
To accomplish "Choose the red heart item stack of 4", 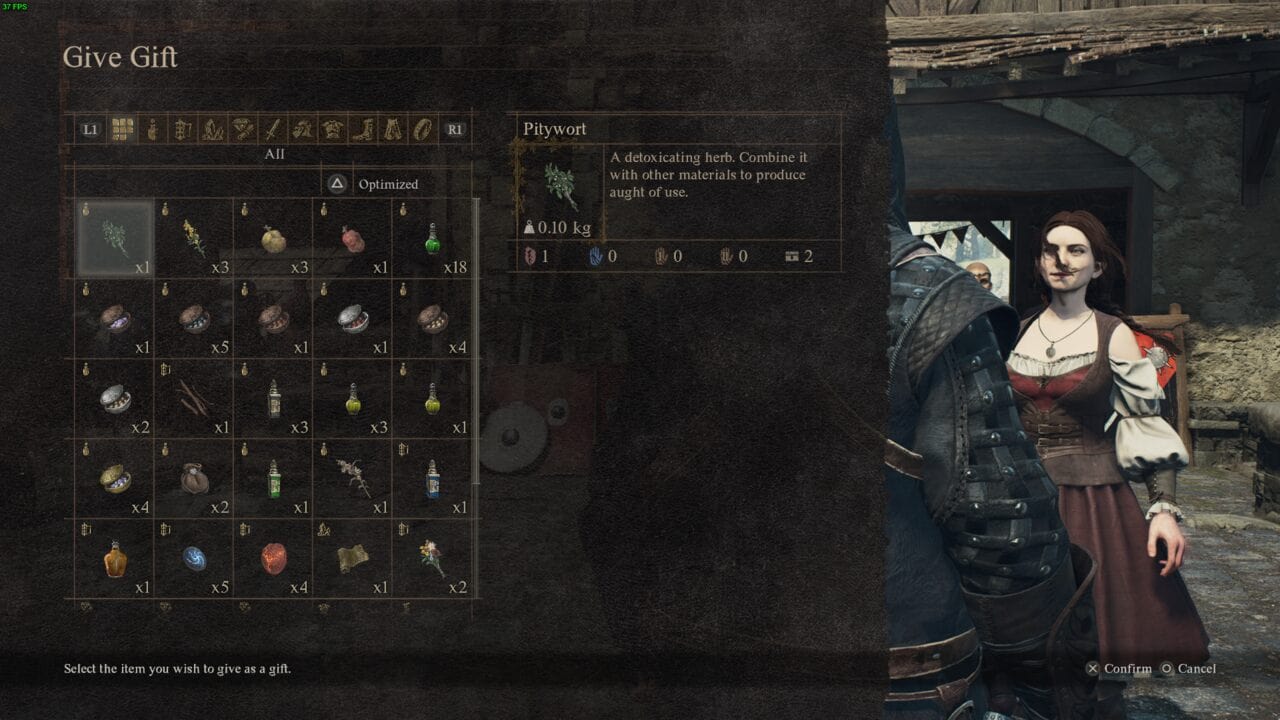I will point(272,557).
